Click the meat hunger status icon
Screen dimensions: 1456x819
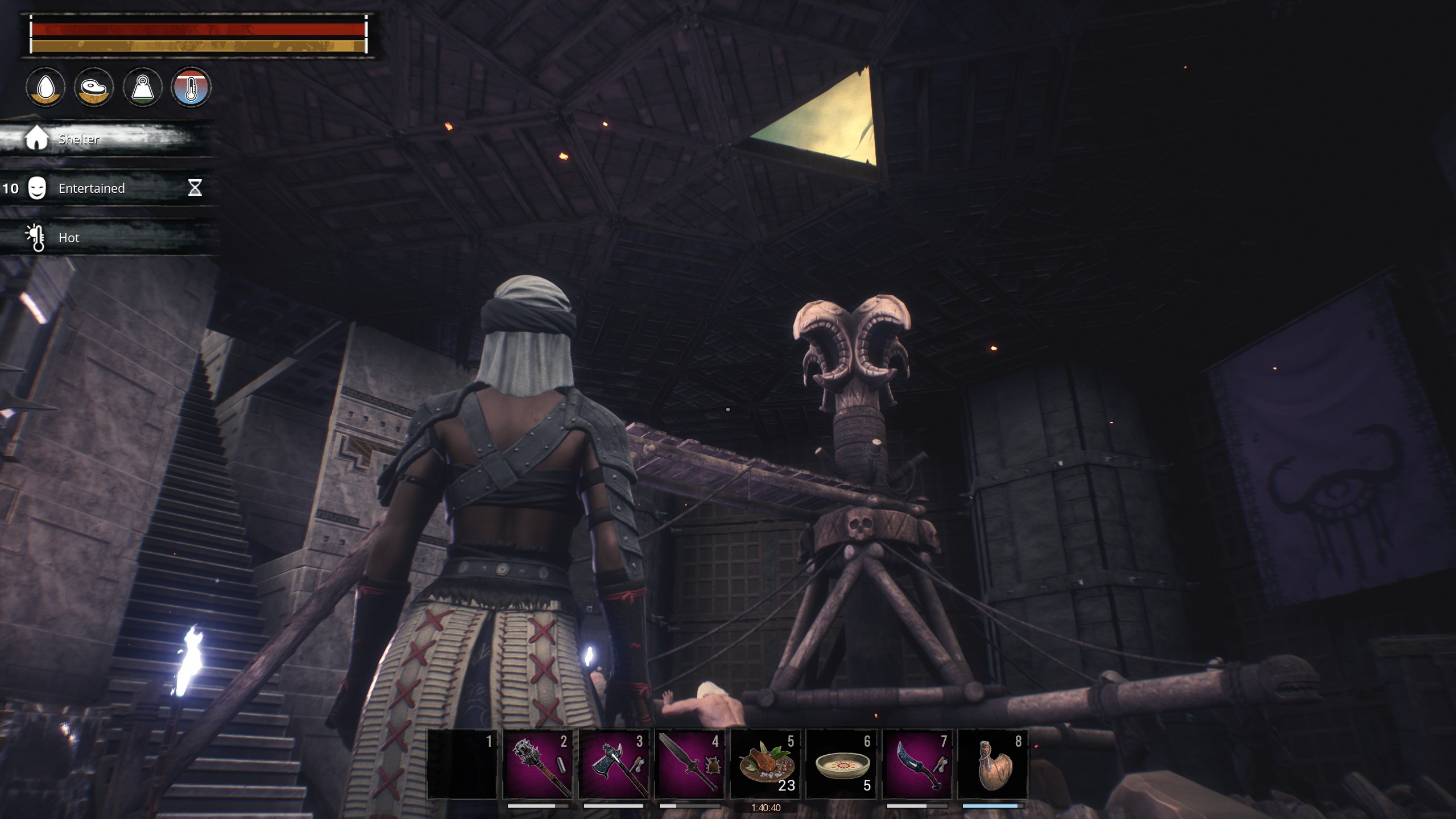[94, 87]
